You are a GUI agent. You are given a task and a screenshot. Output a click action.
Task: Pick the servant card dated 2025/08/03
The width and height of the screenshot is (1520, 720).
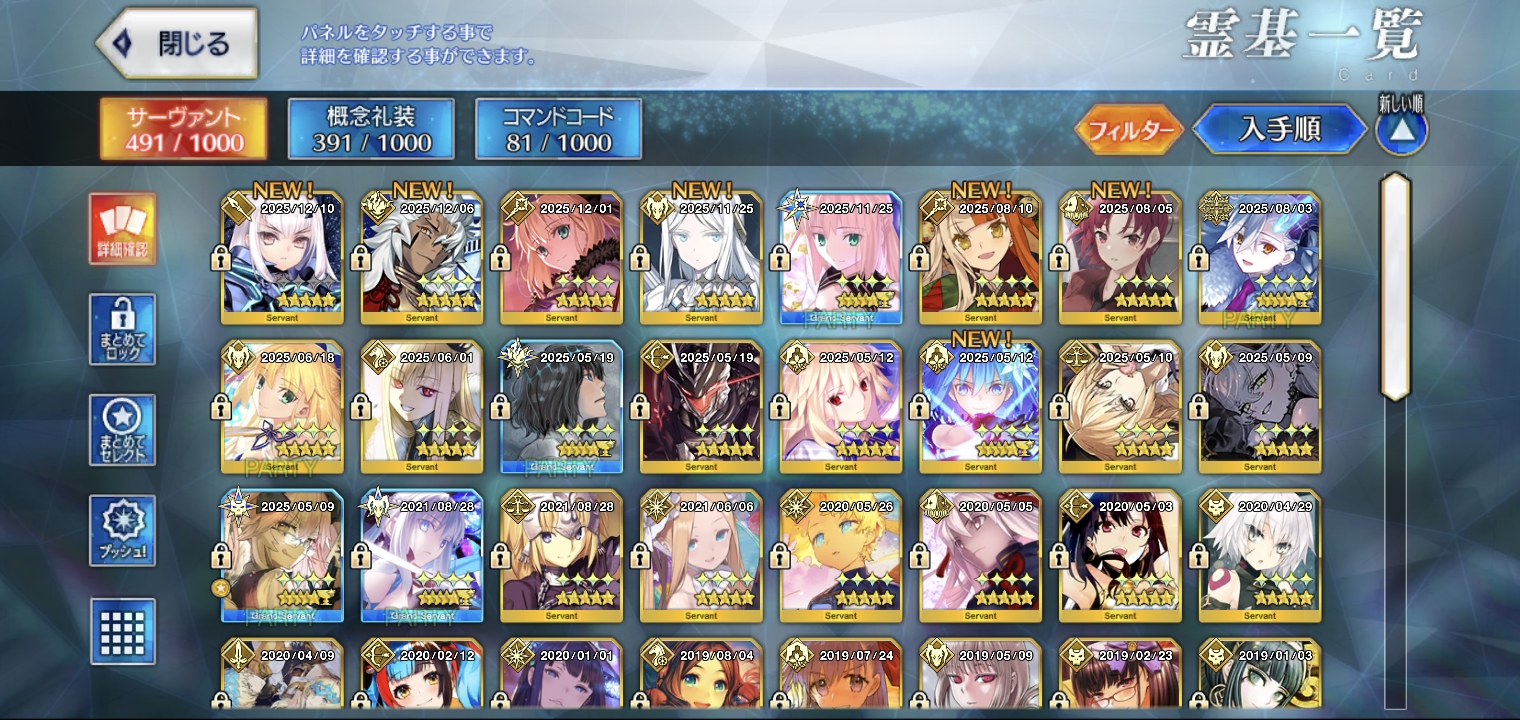point(1260,259)
